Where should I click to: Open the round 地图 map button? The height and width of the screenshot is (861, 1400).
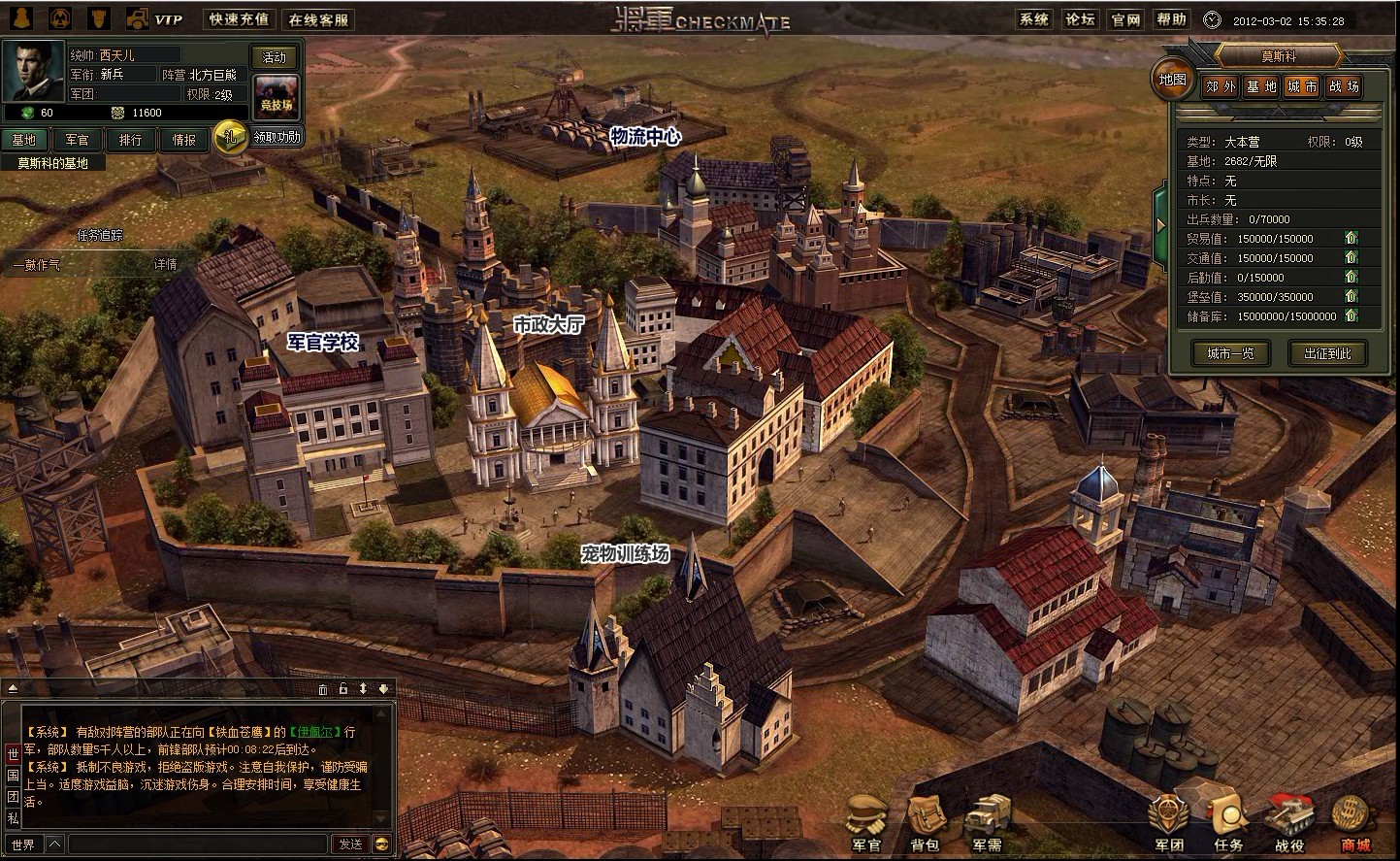[1172, 80]
